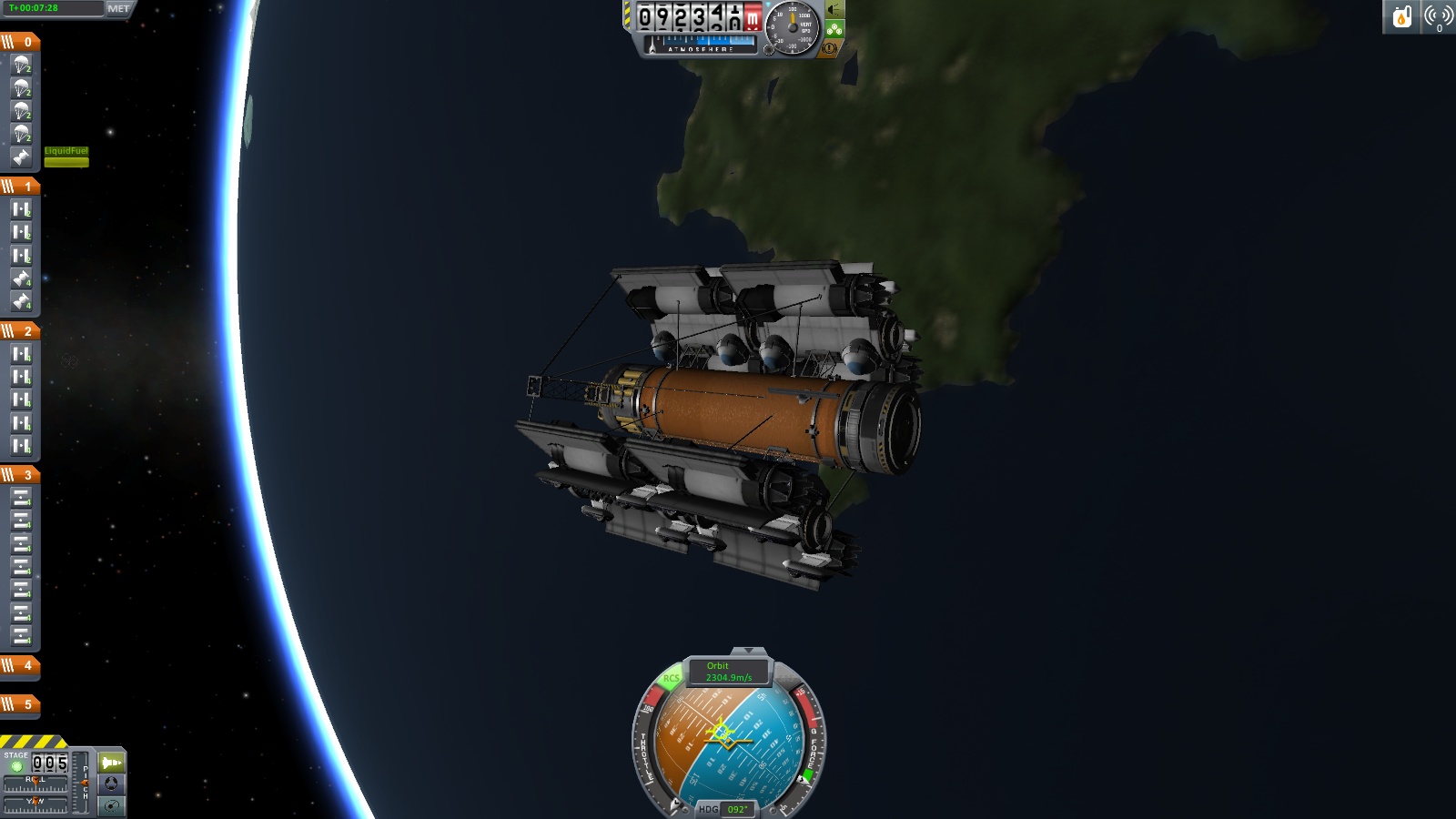
Task: Click the green recovery icon beside the altimeter
Action: tap(834, 28)
